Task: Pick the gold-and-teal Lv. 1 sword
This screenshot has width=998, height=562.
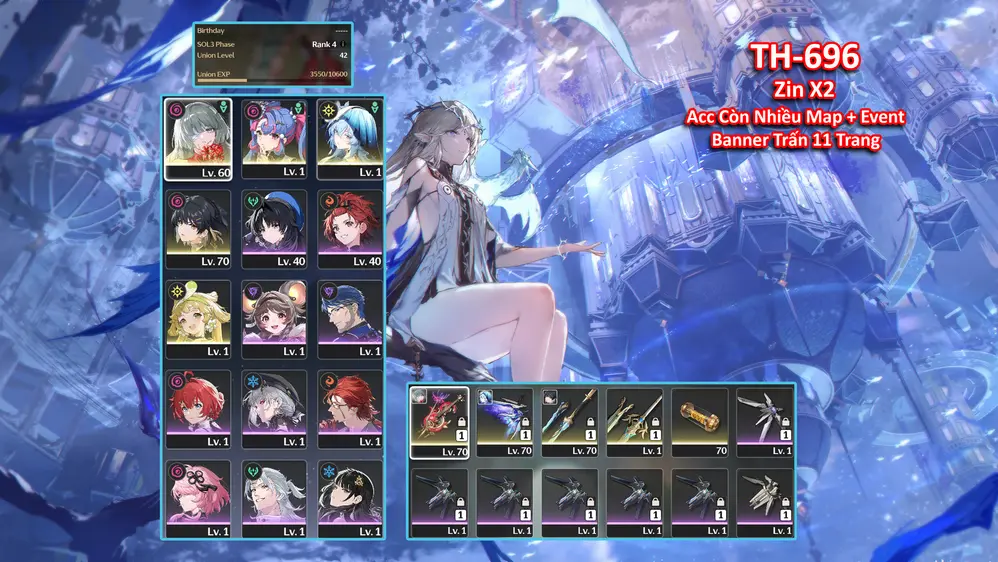Action: pyautogui.click(x=636, y=422)
